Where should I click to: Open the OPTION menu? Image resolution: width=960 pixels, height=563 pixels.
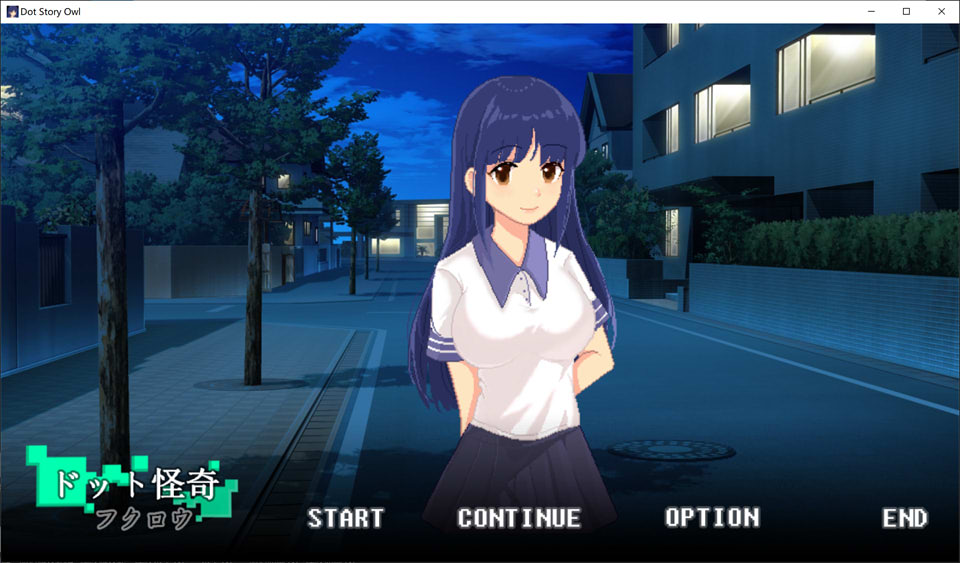712,518
